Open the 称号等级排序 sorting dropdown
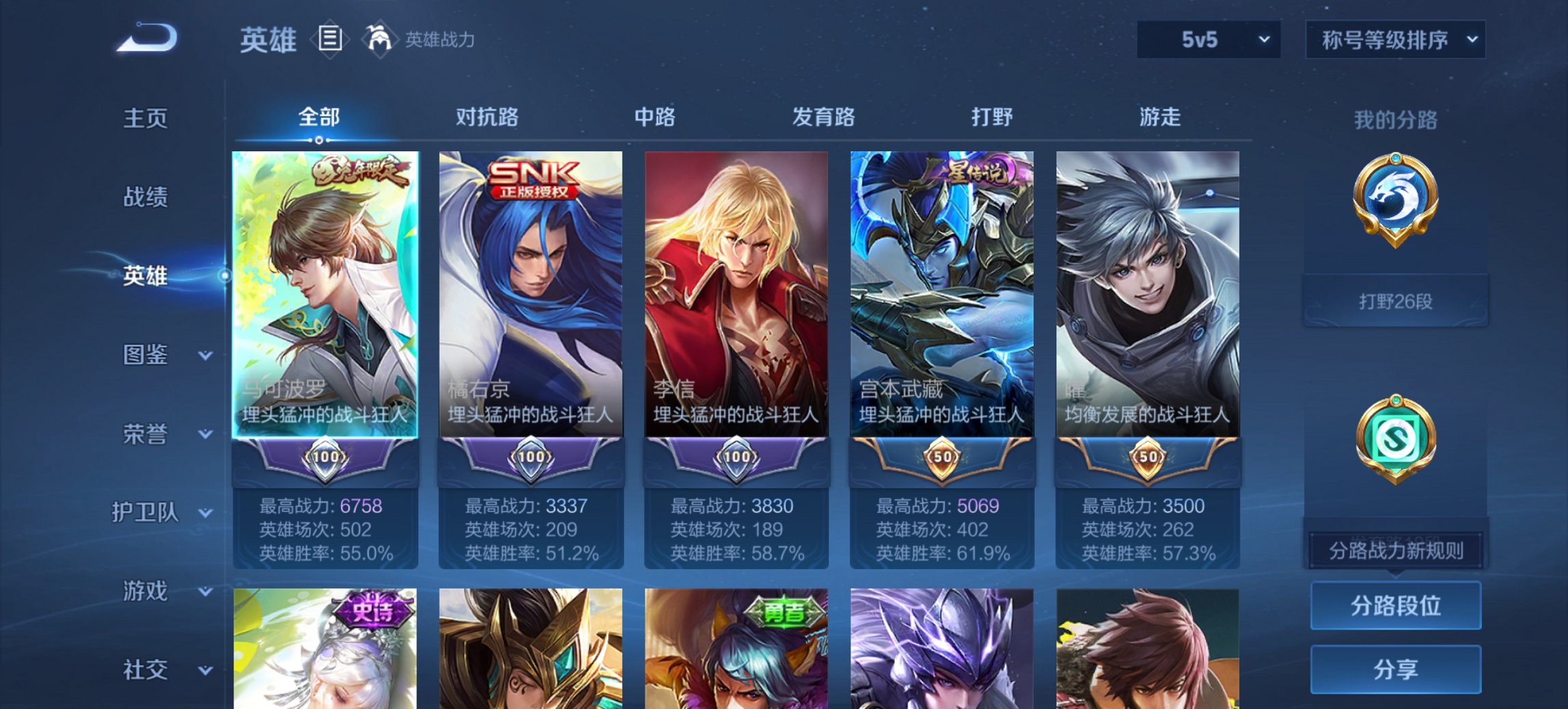The image size is (1568, 709). tap(1394, 40)
